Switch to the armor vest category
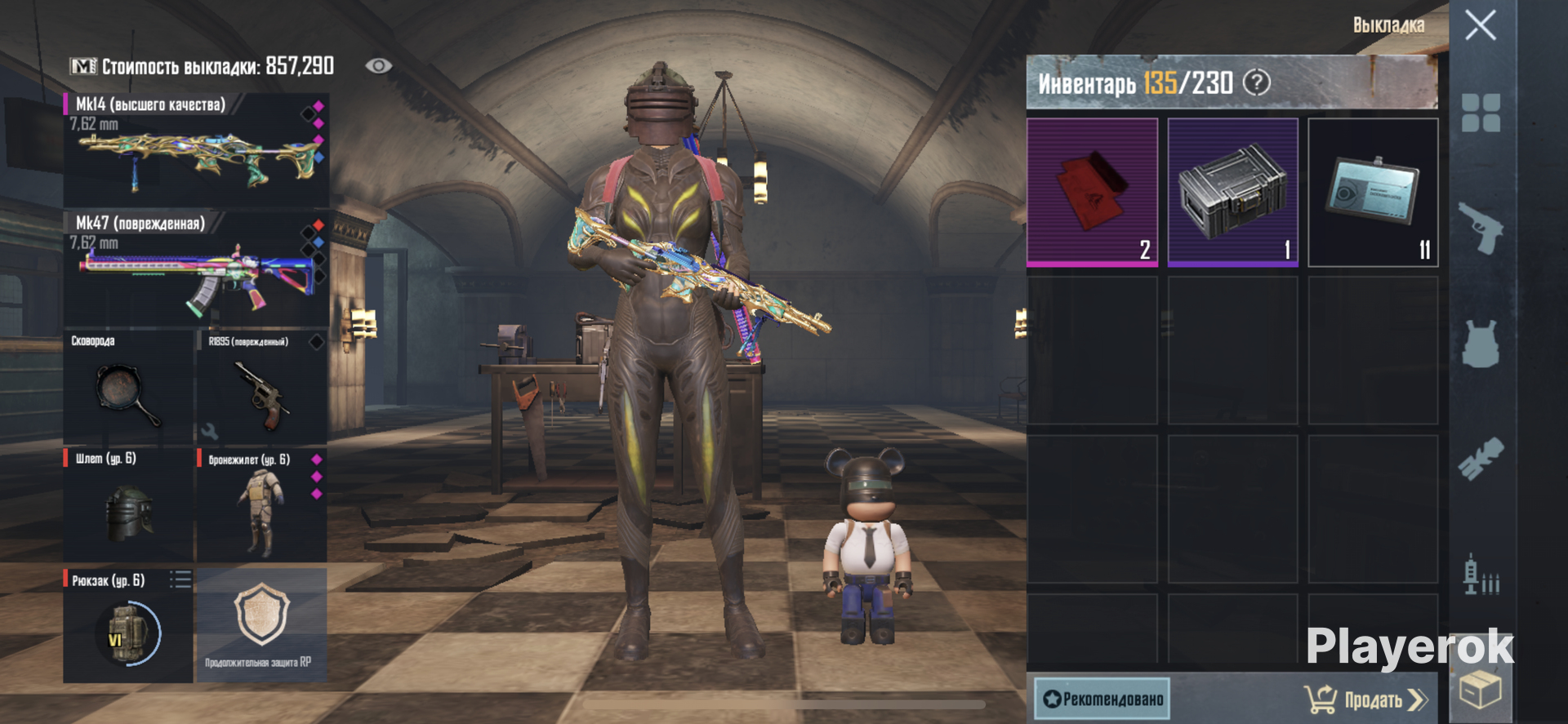The image size is (1568, 724). [1480, 344]
